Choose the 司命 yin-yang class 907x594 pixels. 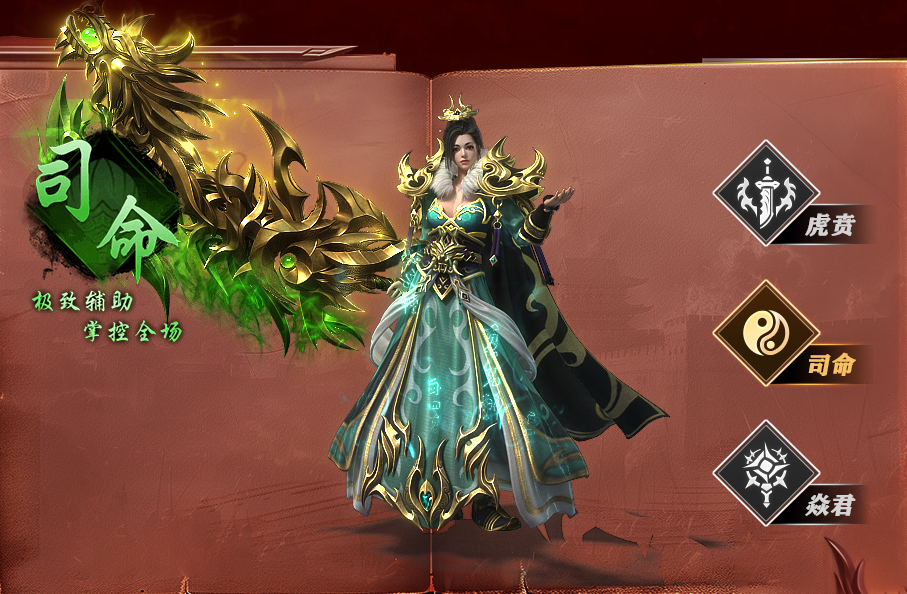point(766,333)
